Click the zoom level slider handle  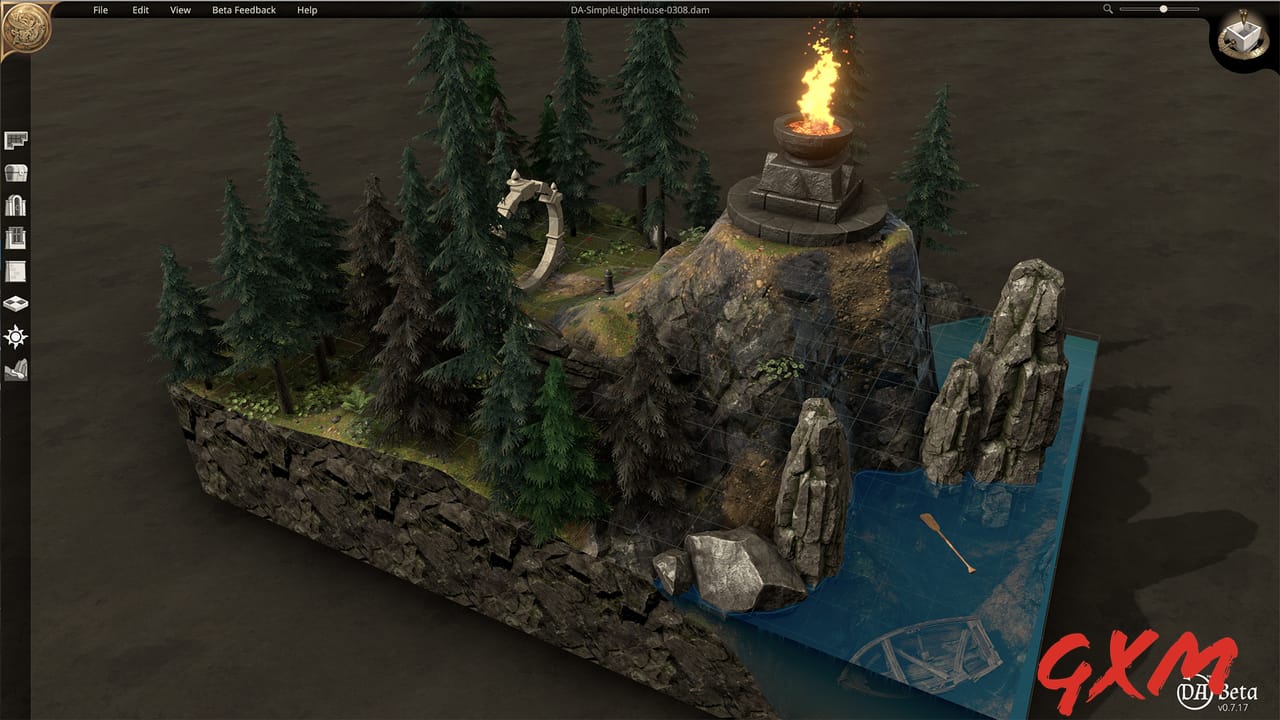[1163, 9]
